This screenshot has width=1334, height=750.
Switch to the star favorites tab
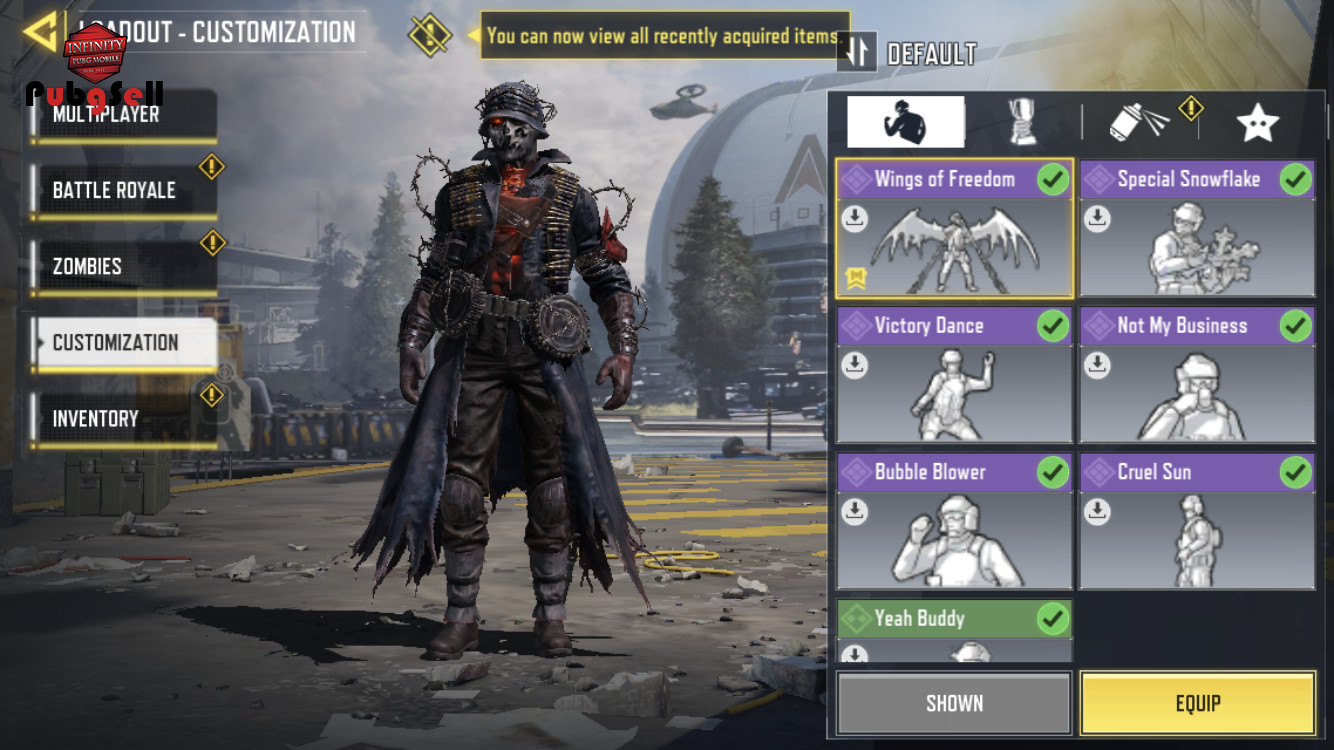click(x=1257, y=122)
